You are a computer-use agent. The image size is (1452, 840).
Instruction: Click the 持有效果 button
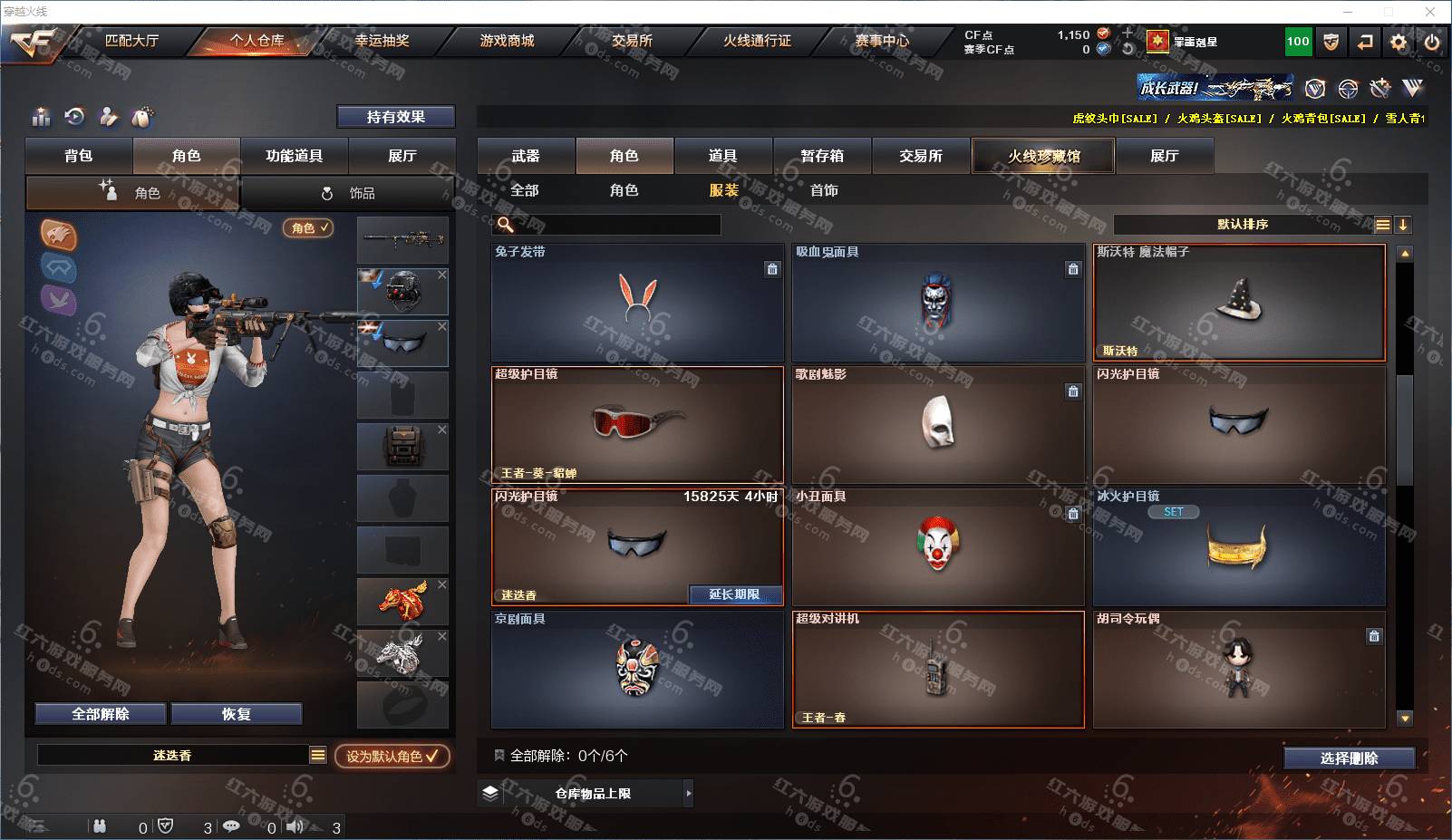pyautogui.click(x=395, y=117)
